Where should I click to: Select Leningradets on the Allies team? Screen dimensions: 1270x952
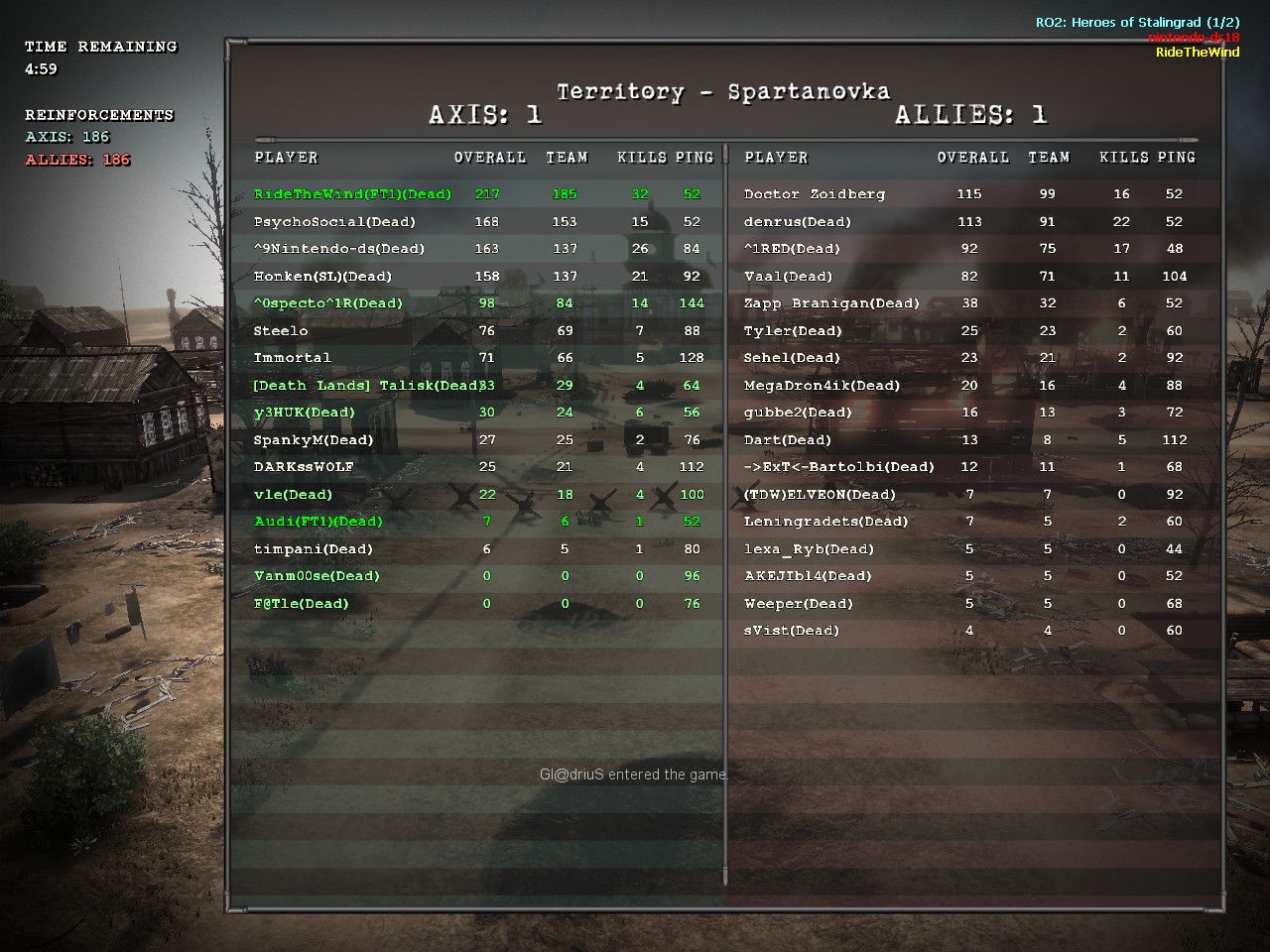tap(825, 522)
